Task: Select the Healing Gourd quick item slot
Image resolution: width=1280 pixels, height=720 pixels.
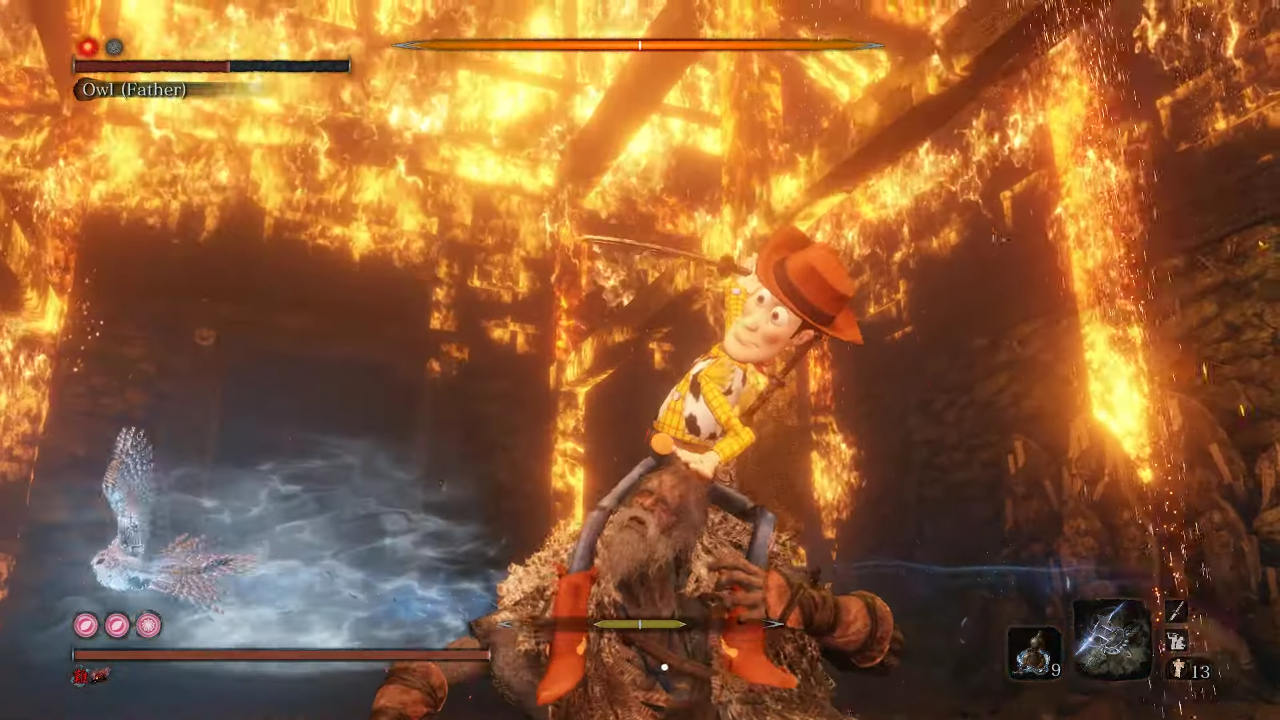Action: pyautogui.click(x=1033, y=652)
